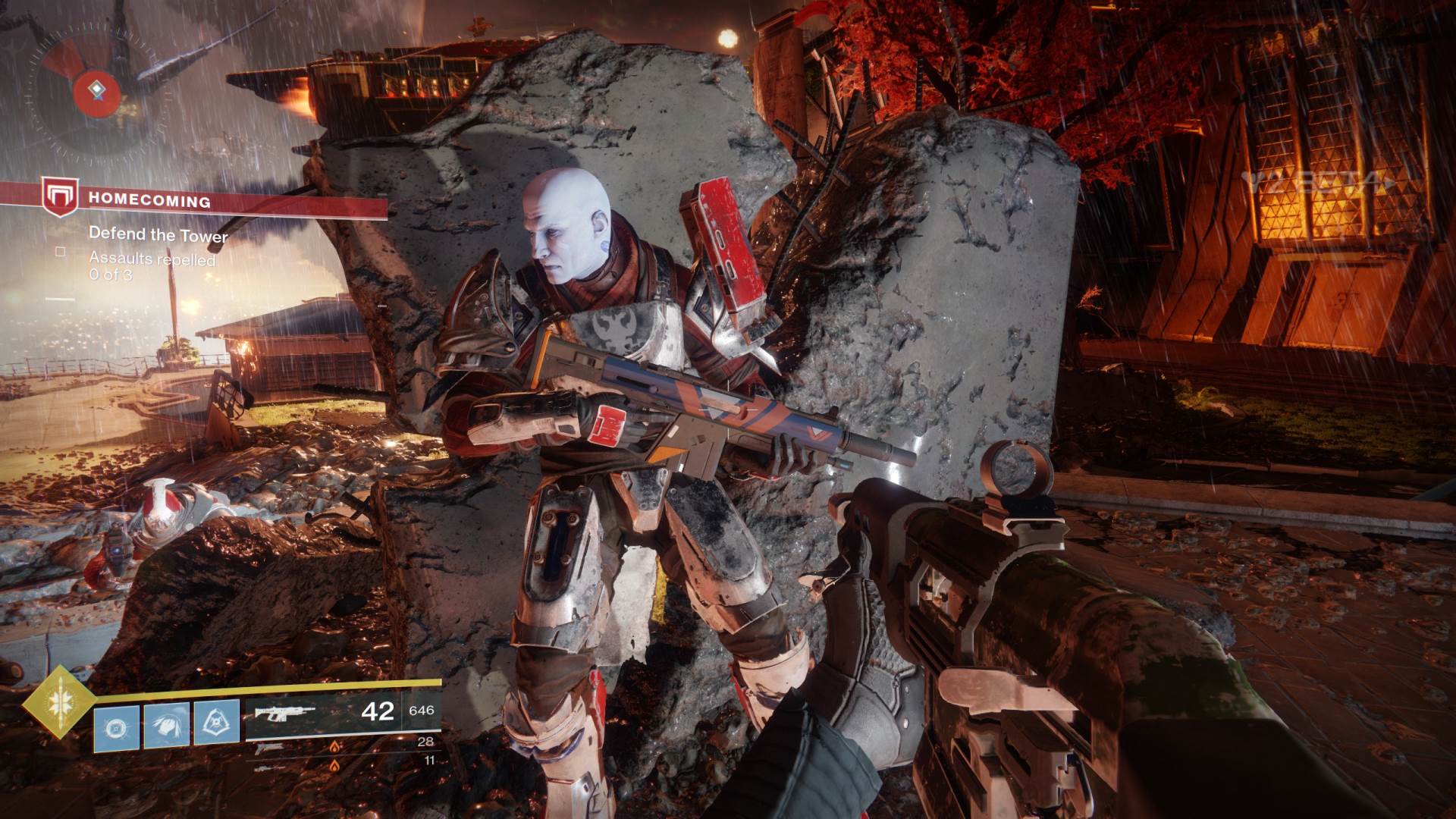
Task: Select the equipped auto rifle weapon slot
Action: coord(343,714)
